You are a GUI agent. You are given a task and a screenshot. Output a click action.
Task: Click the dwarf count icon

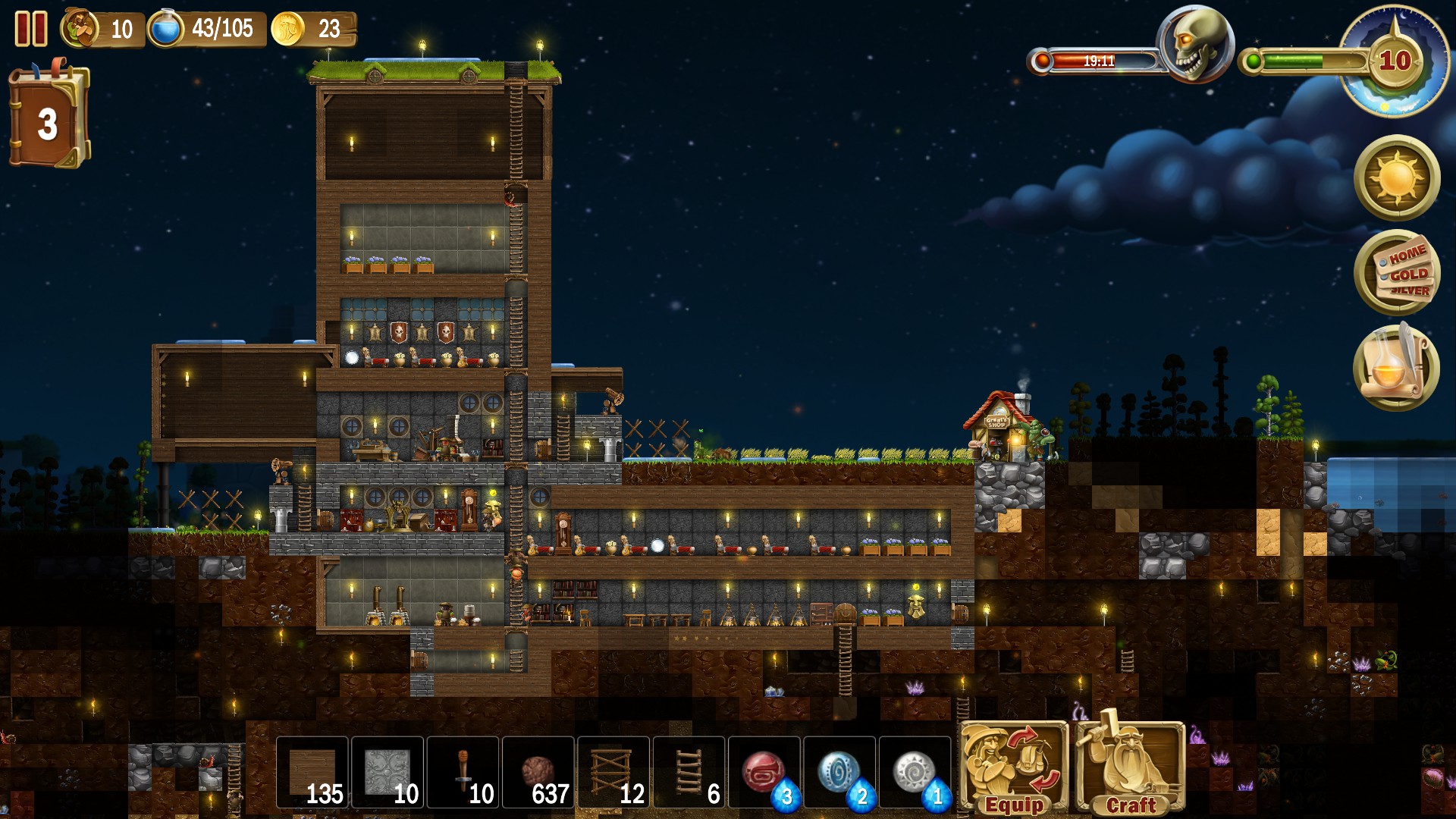pos(81,29)
